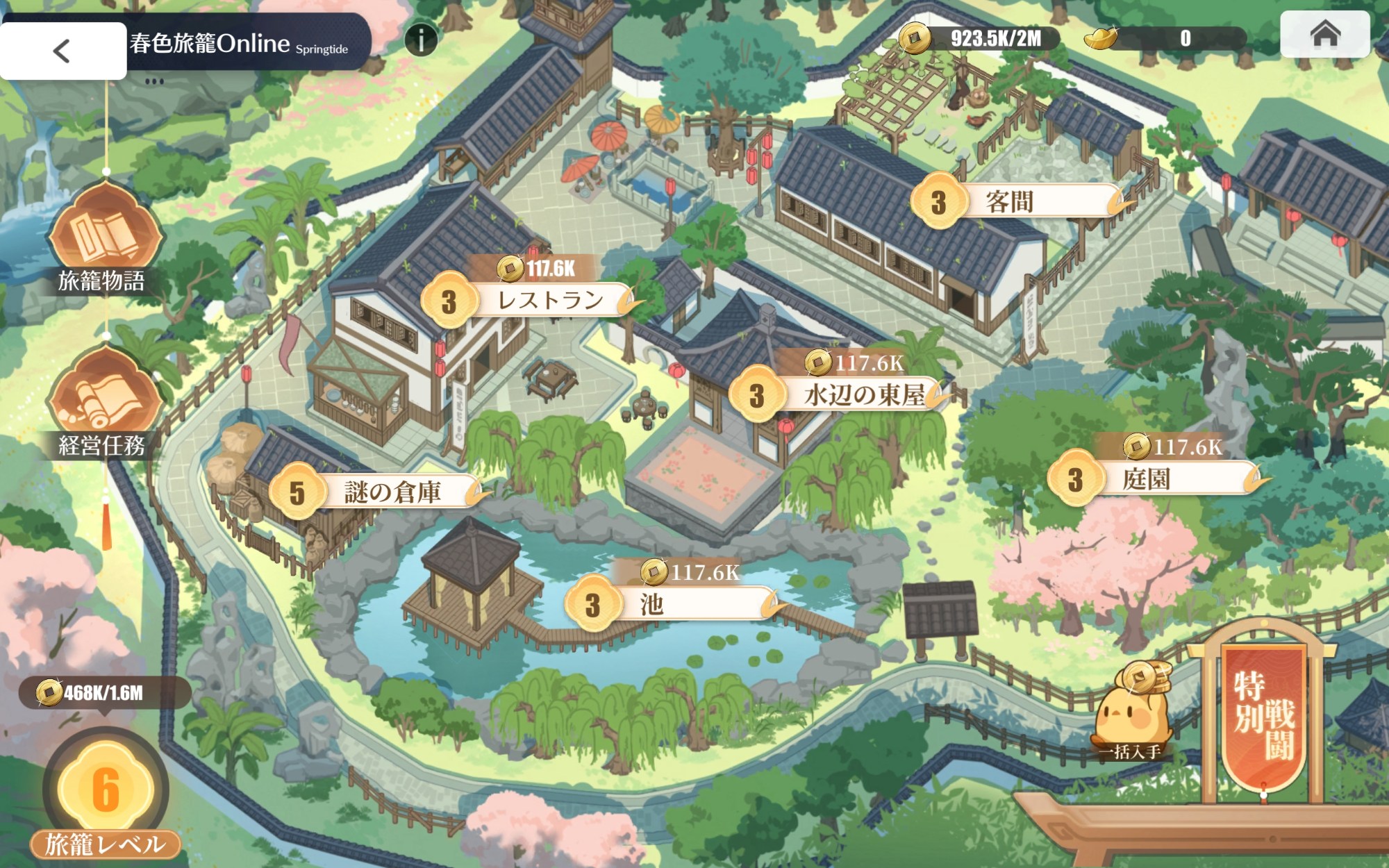Open 旅籠物語 inn story book
This screenshot has height=868, width=1389.
click(105, 236)
